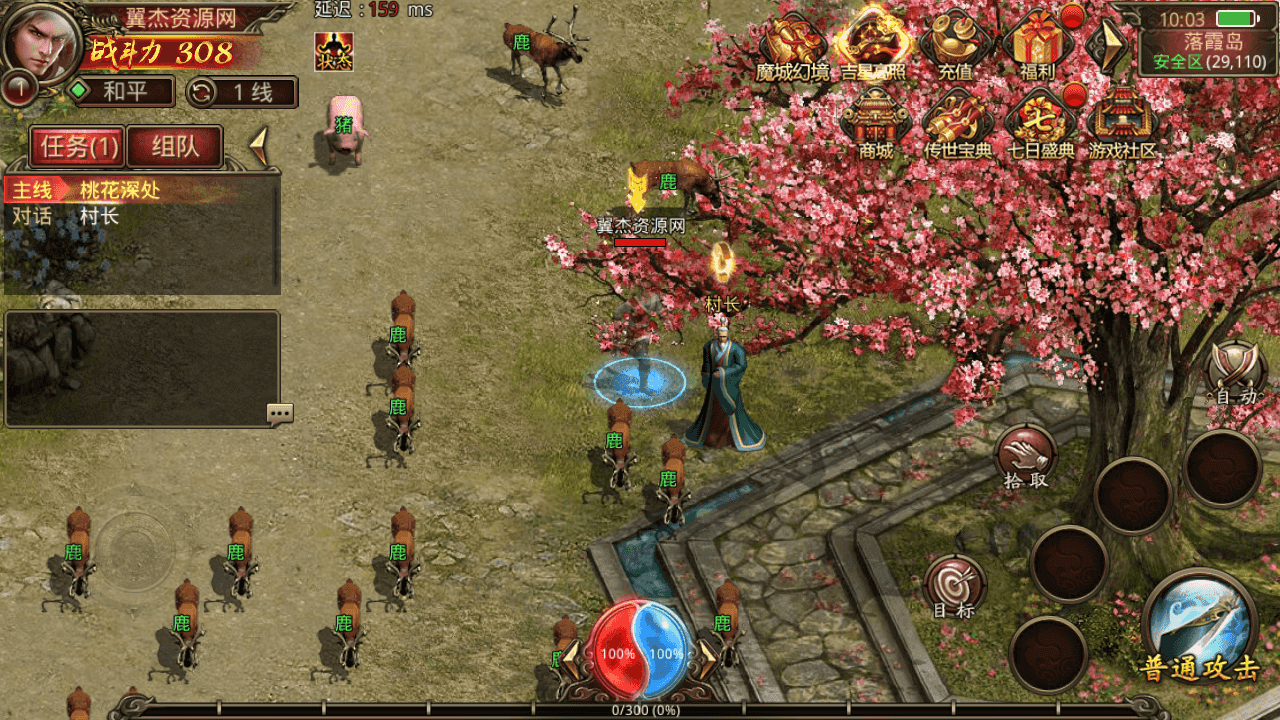
Task: Use the 普通攻击 normal attack button
Action: (x=1199, y=625)
